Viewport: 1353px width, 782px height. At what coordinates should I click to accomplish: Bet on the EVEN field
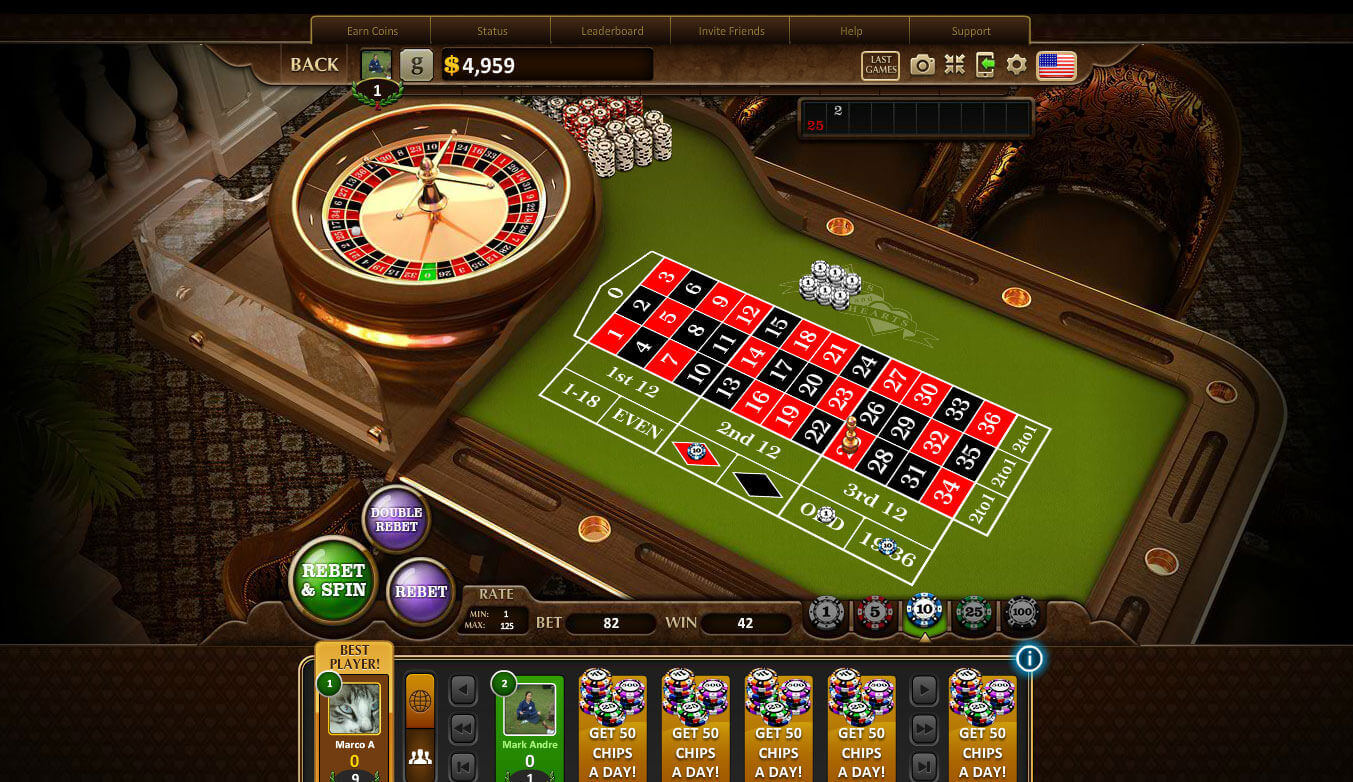point(637,427)
